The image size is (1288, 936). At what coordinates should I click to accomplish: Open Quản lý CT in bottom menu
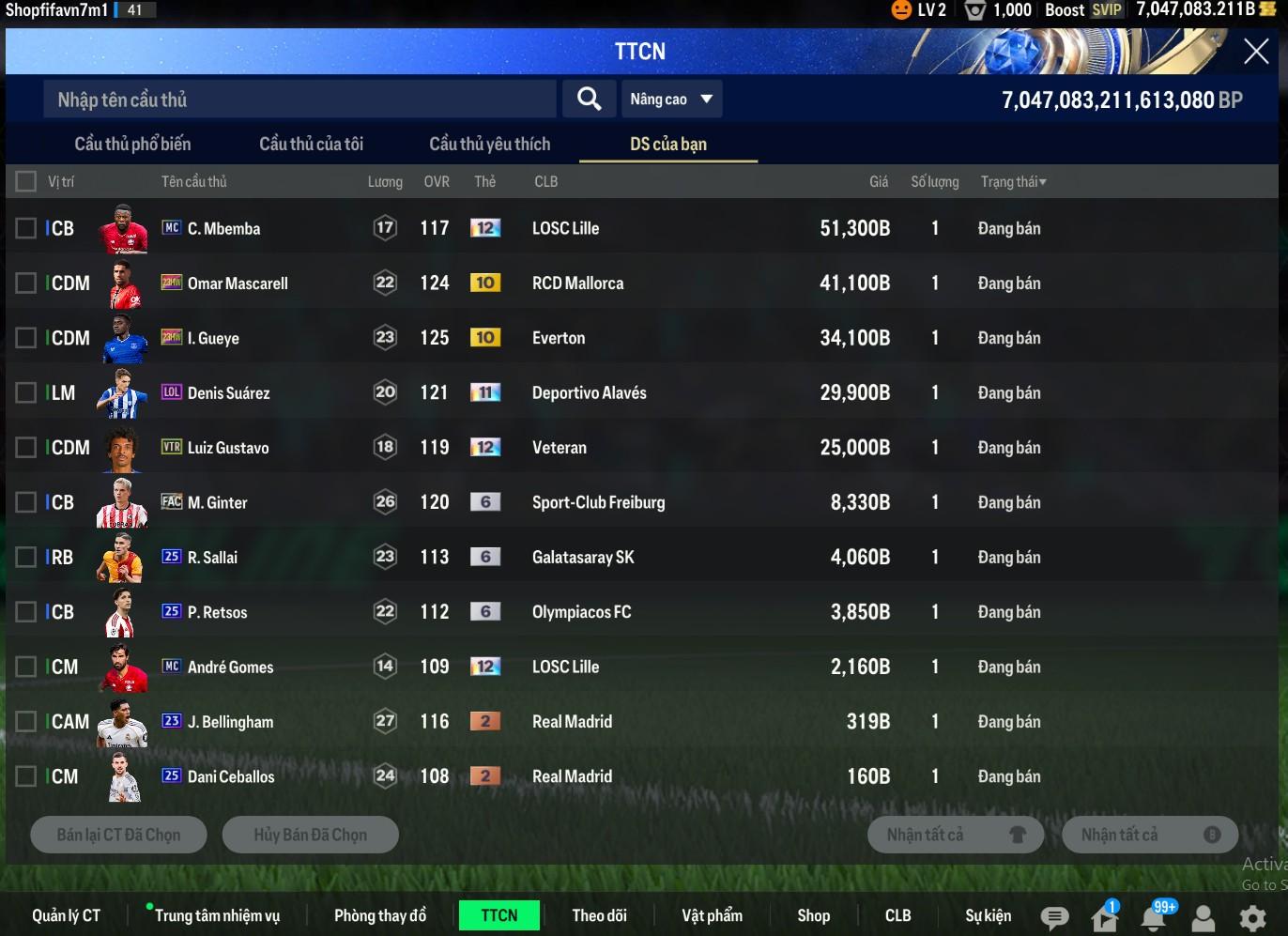[66, 915]
